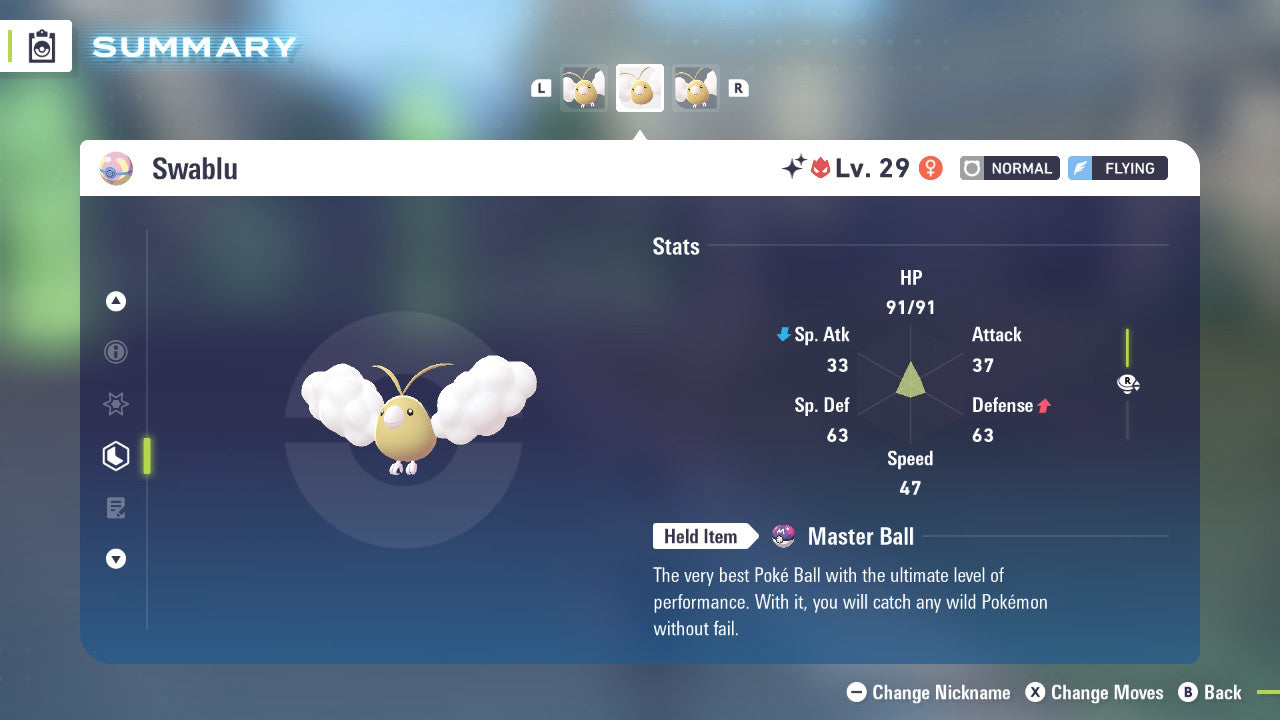Screen dimensions: 1280x720
Task: Click the L shoulder button prompt
Action: [541, 87]
